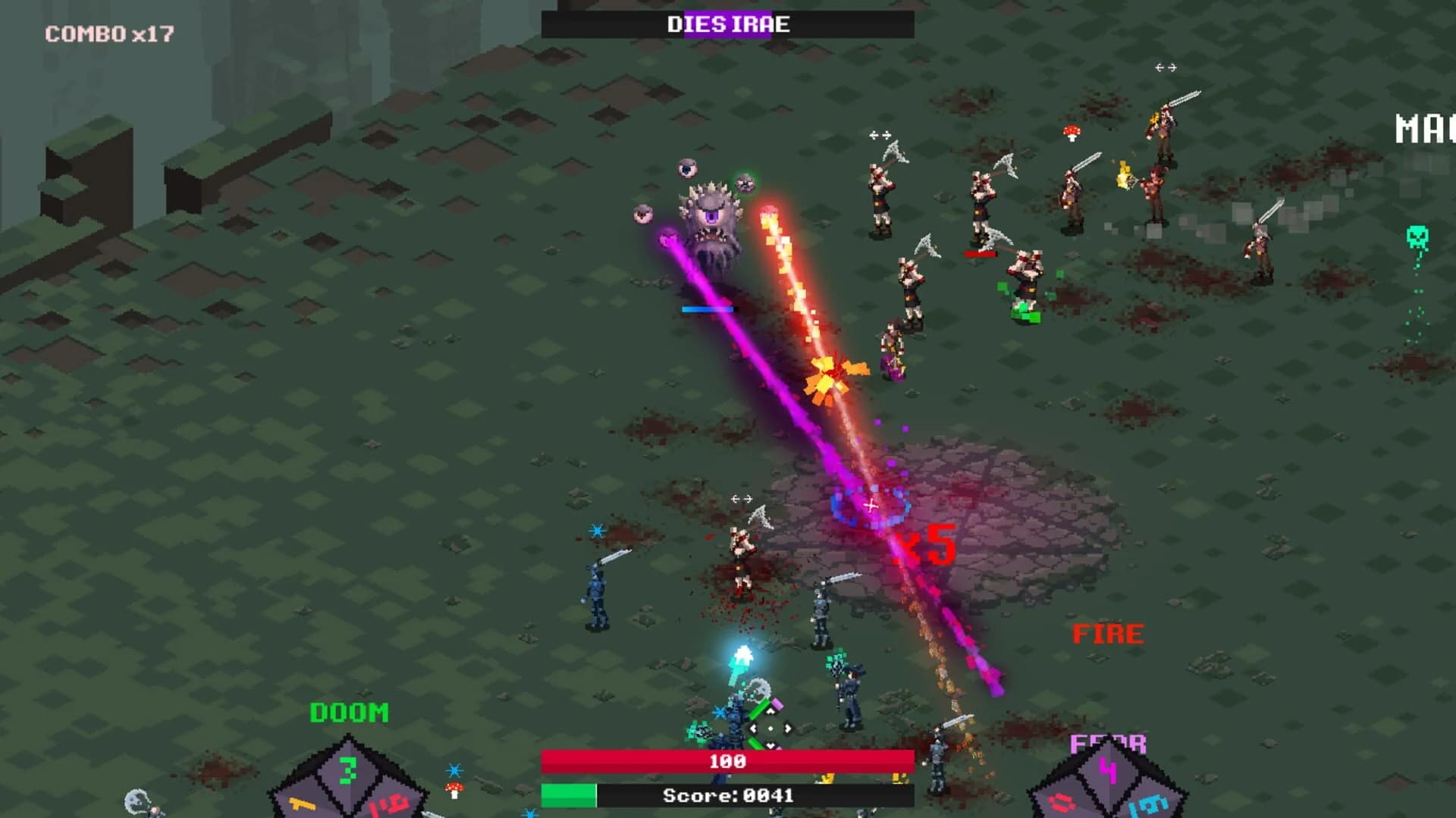Select the red rune on the FEAR die
1456x818 pixels.
point(1061,803)
